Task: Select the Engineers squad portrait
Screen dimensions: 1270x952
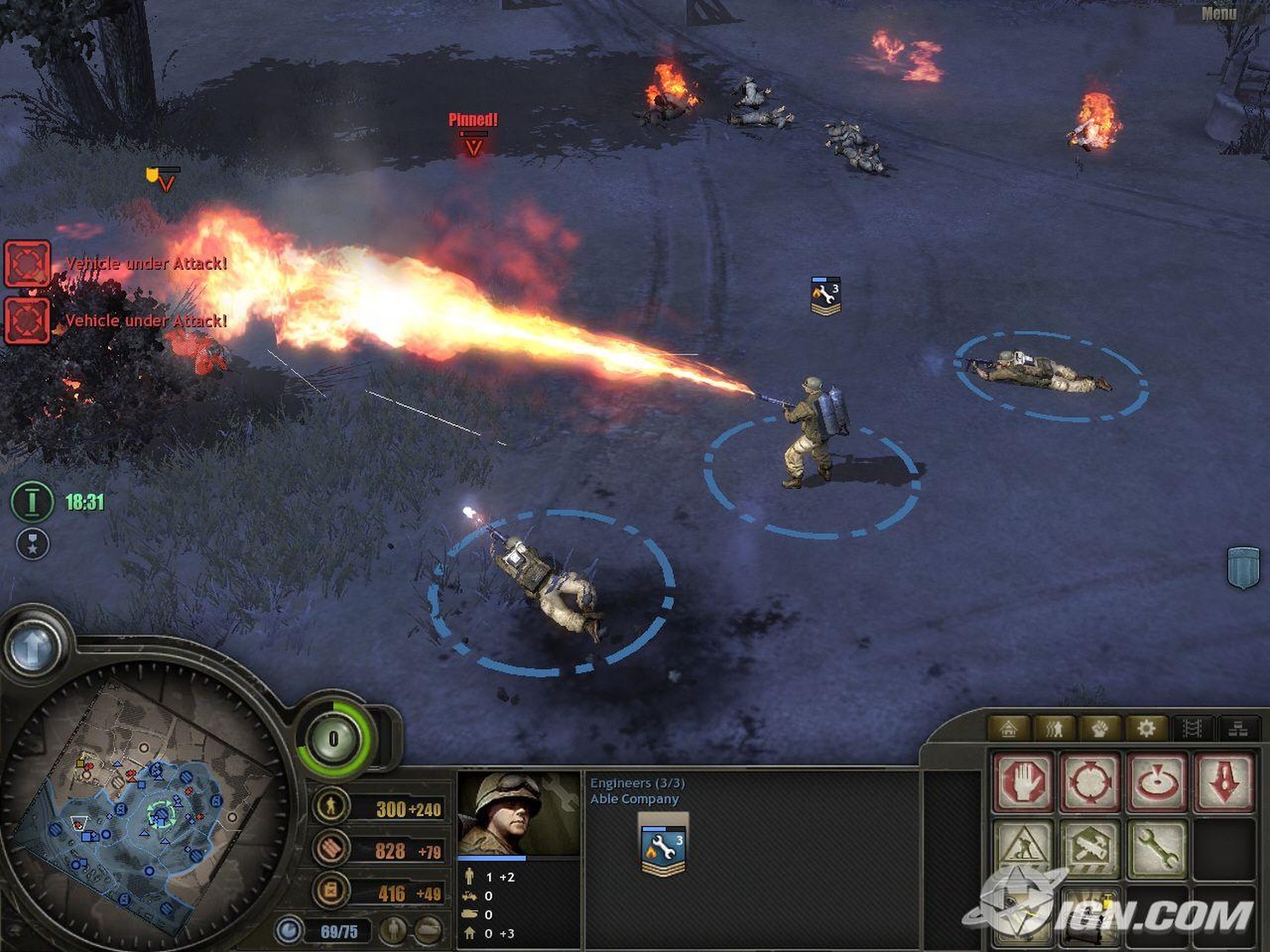Action: pos(519,813)
